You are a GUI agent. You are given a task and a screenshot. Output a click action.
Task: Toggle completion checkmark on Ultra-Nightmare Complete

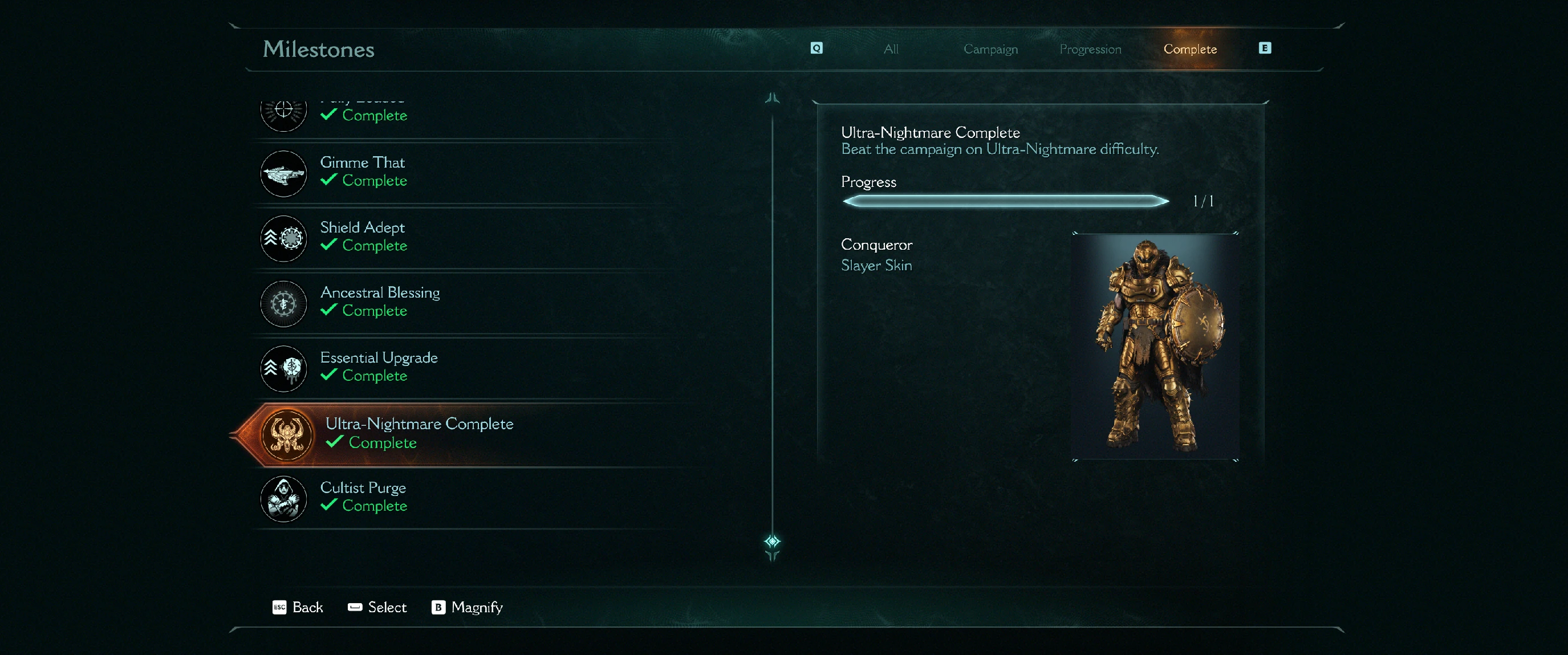coord(334,443)
